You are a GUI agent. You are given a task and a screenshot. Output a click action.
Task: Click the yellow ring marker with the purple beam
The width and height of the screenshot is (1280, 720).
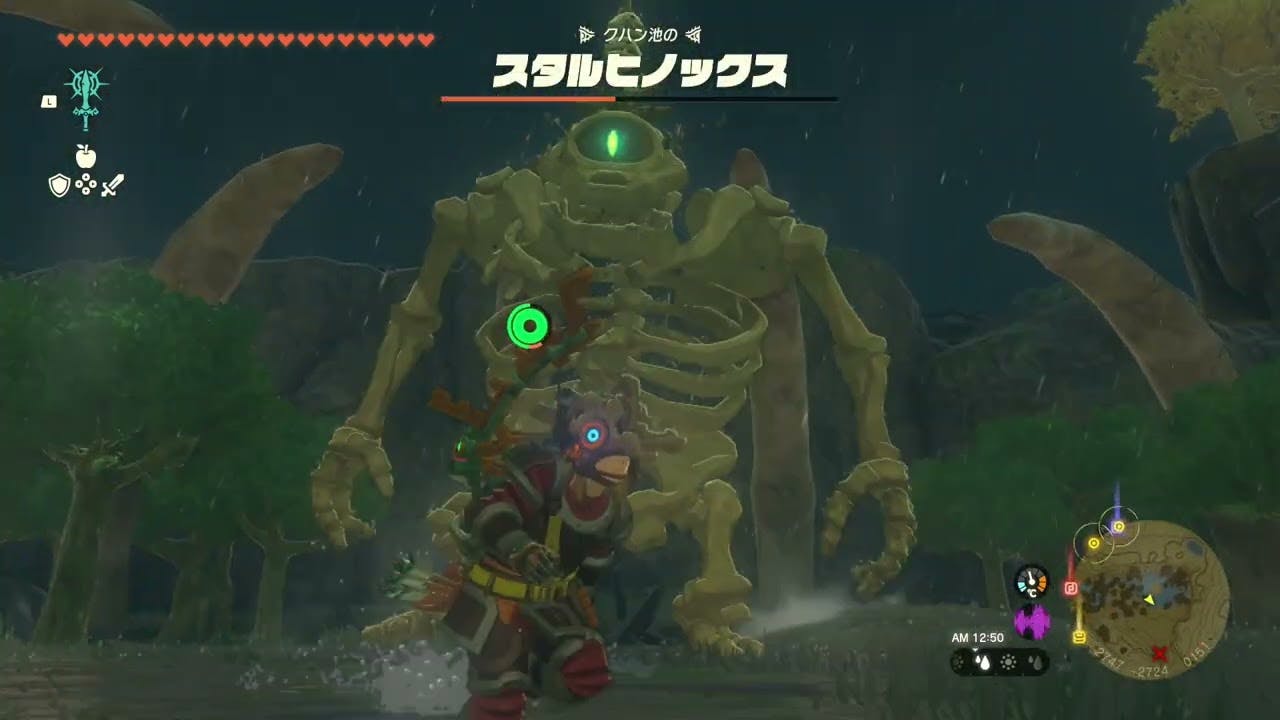(x=1119, y=526)
